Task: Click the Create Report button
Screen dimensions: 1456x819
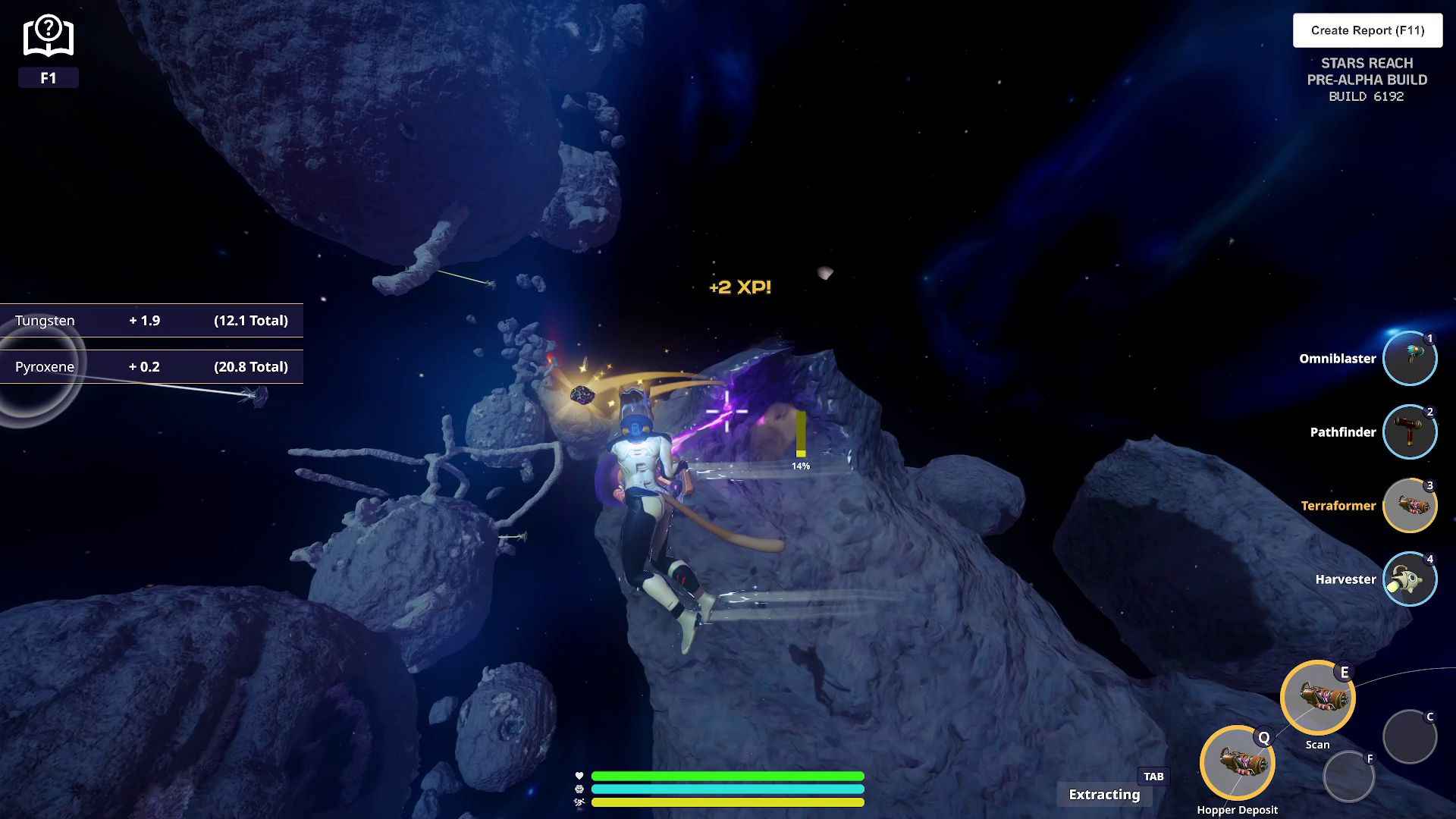Action: tap(1367, 30)
